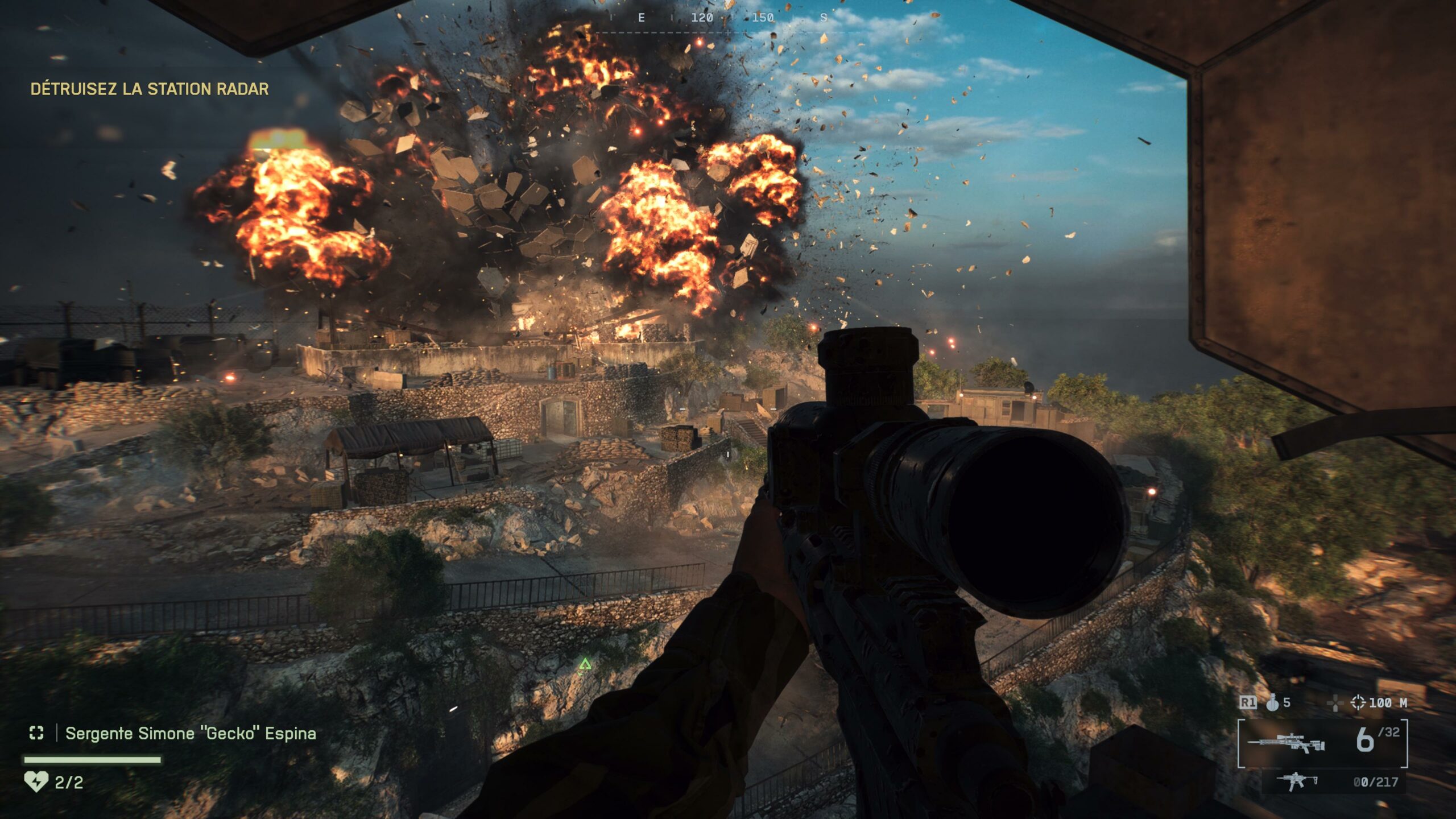This screenshot has height=819, width=1456.
Task: Switch to the secondary submachine gun slot
Action: point(1297,781)
